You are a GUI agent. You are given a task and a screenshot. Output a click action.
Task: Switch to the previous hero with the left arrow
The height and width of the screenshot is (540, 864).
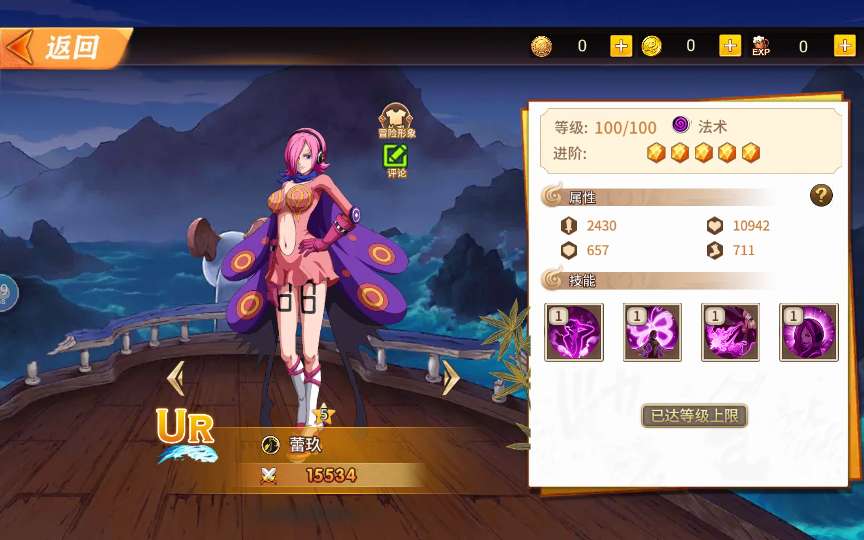pyautogui.click(x=176, y=378)
